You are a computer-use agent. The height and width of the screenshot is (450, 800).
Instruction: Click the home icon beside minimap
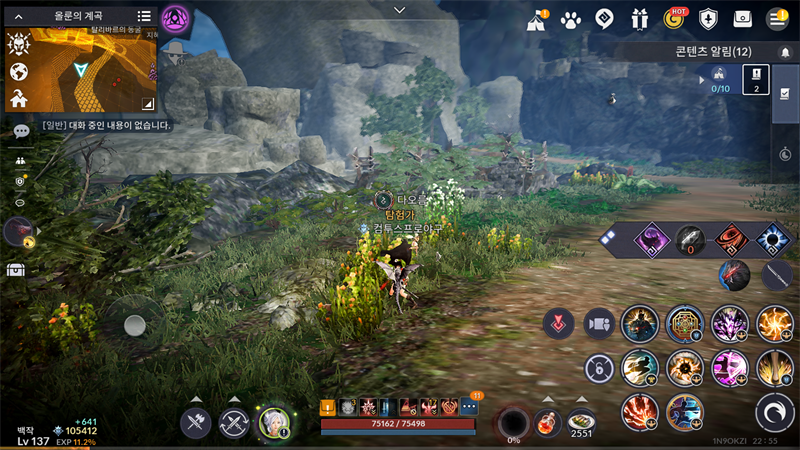click(18, 98)
